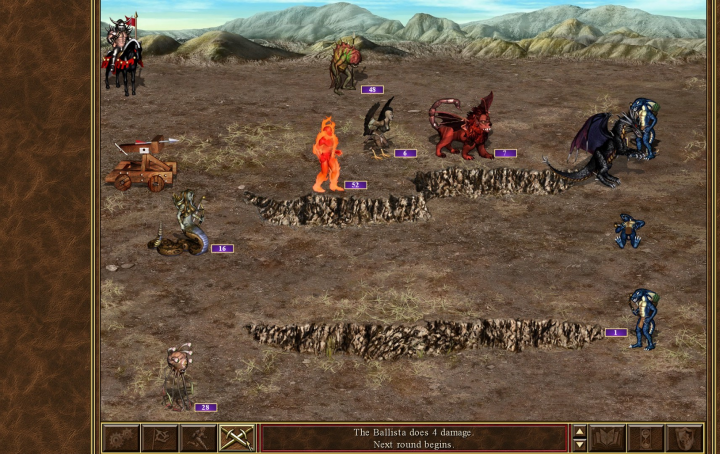Screen dimensions: 720x454
Task: Open the spellbook to cast a spell
Action: click(x=607, y=438)
